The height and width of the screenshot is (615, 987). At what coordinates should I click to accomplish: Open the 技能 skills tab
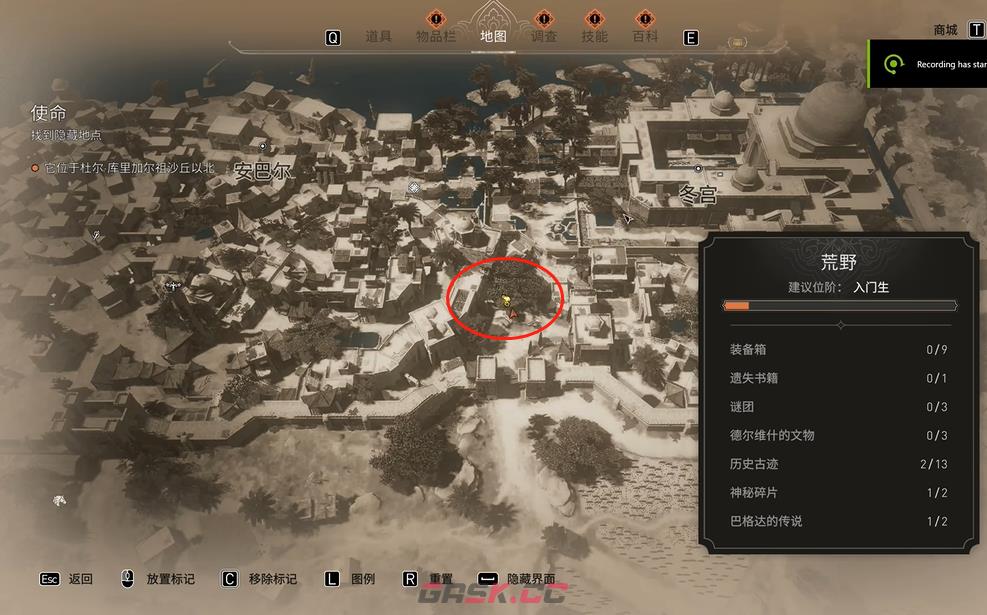pyautogui.click(x=594, y=37)
